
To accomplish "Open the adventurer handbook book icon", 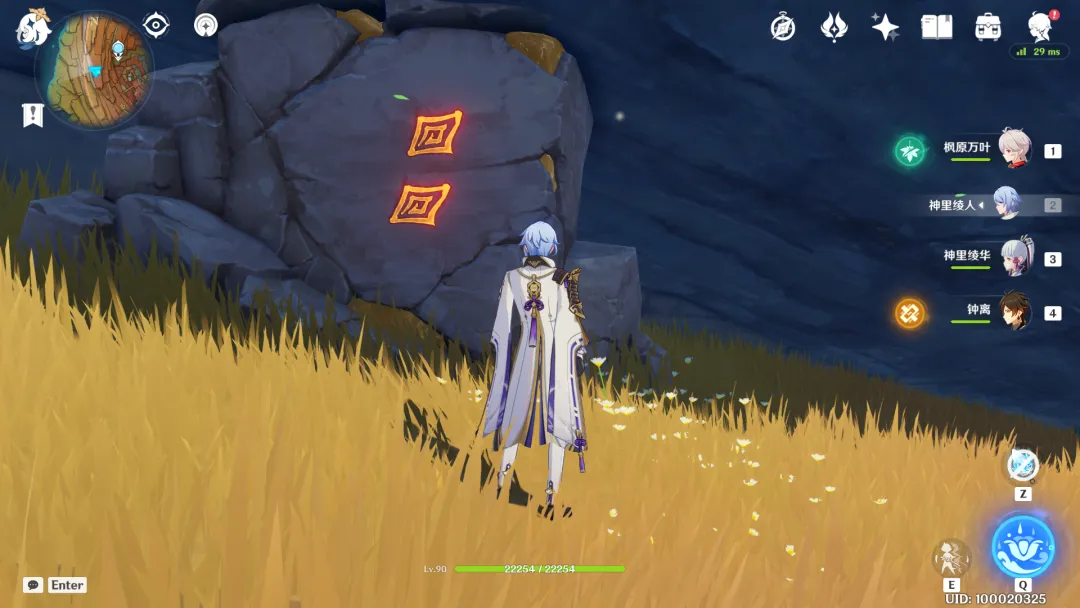I will pos(936,27).
